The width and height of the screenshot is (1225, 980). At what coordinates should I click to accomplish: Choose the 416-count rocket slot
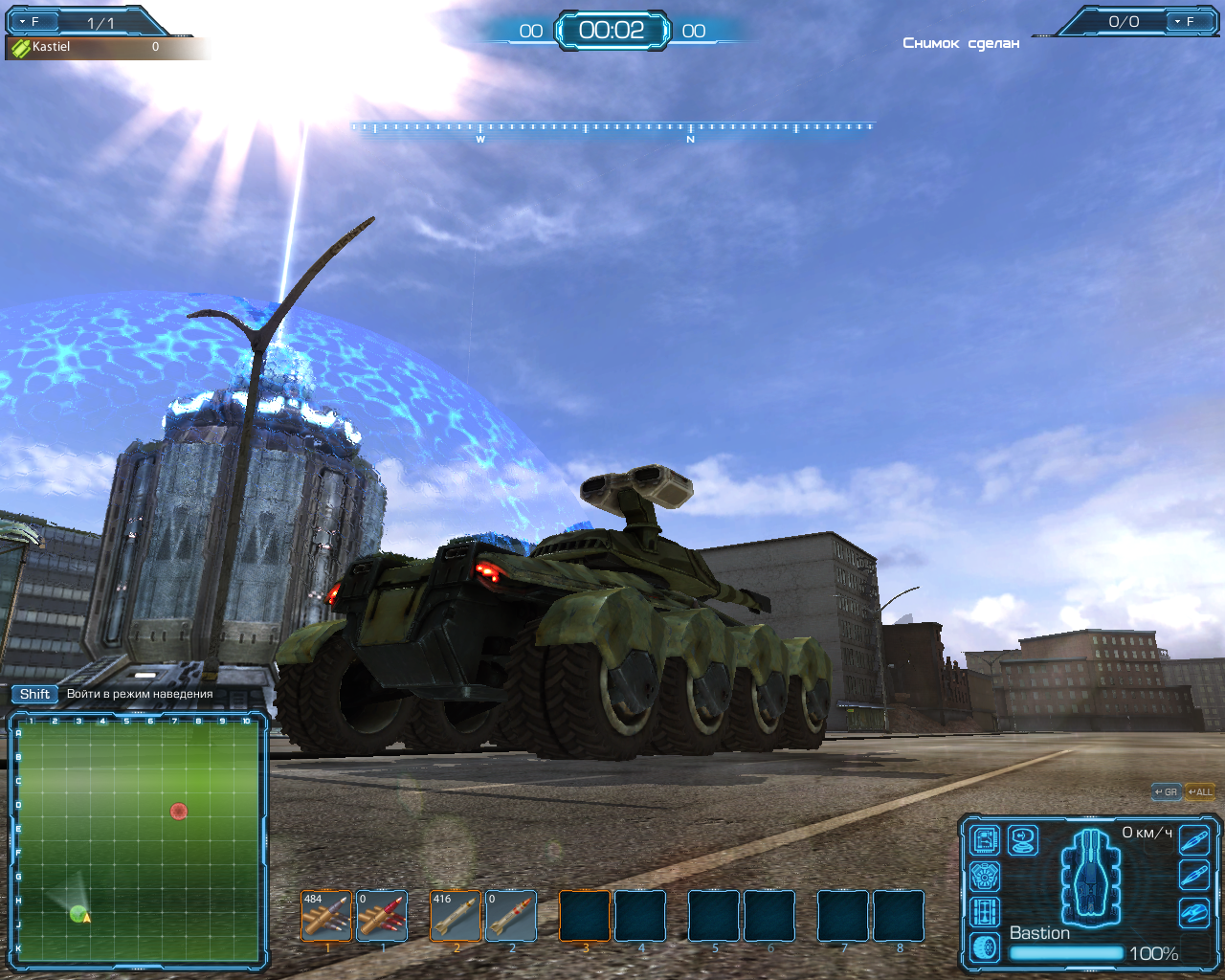(456, 916)
